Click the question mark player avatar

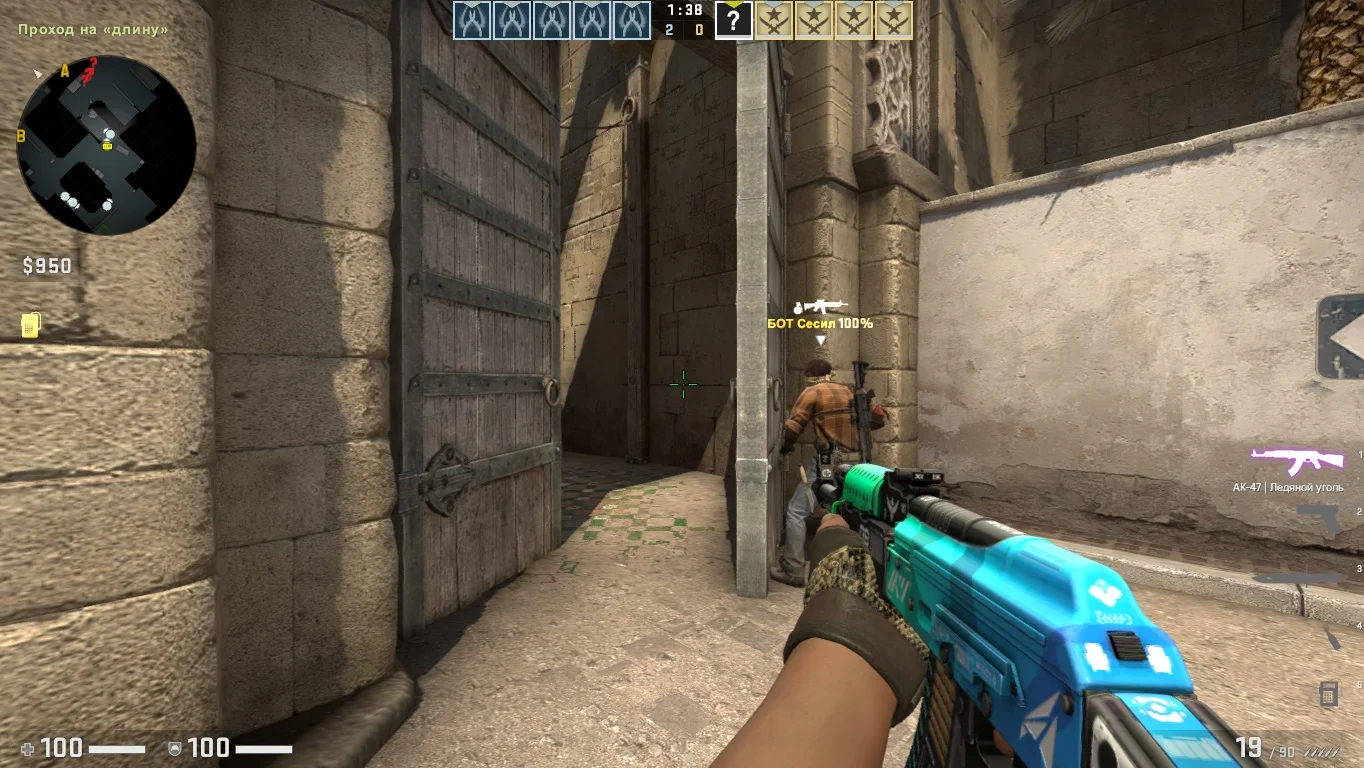click(x=733, y=20)
